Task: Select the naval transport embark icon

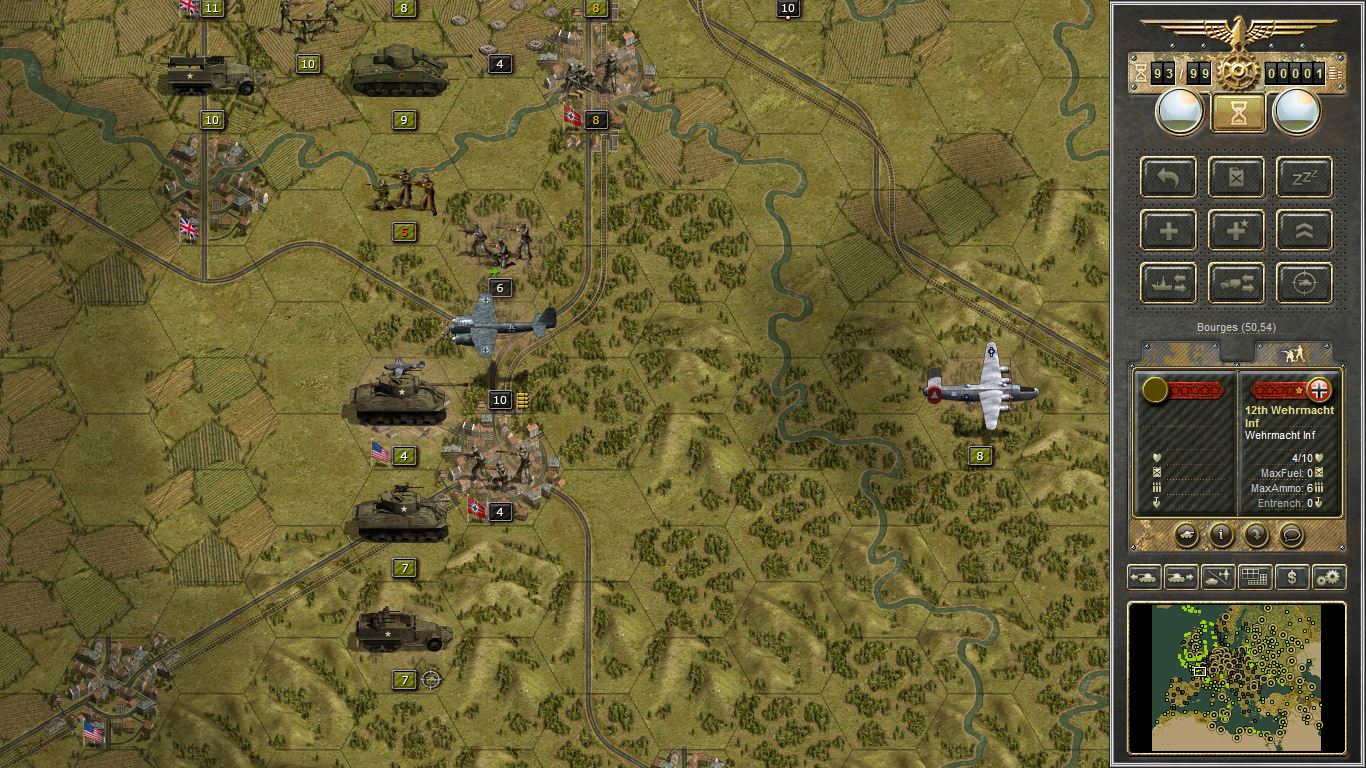Action: click(1167, 283)
